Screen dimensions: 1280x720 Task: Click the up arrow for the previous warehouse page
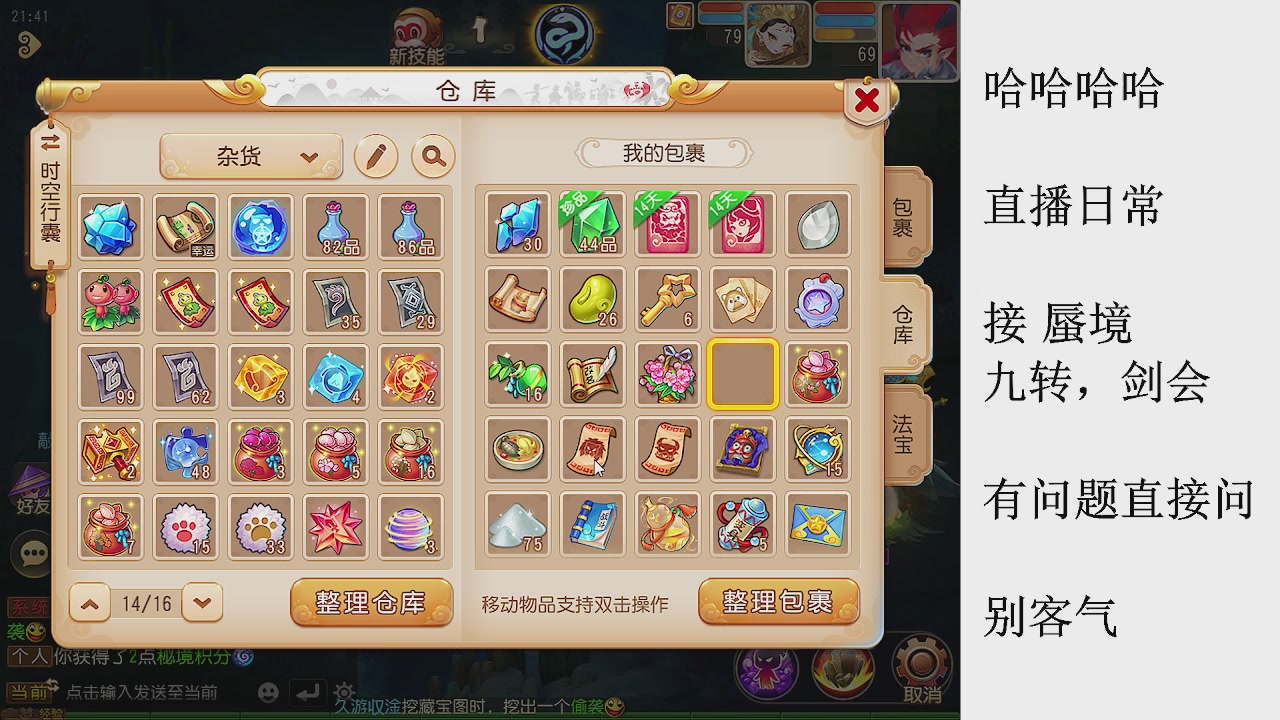coord(88,603)
